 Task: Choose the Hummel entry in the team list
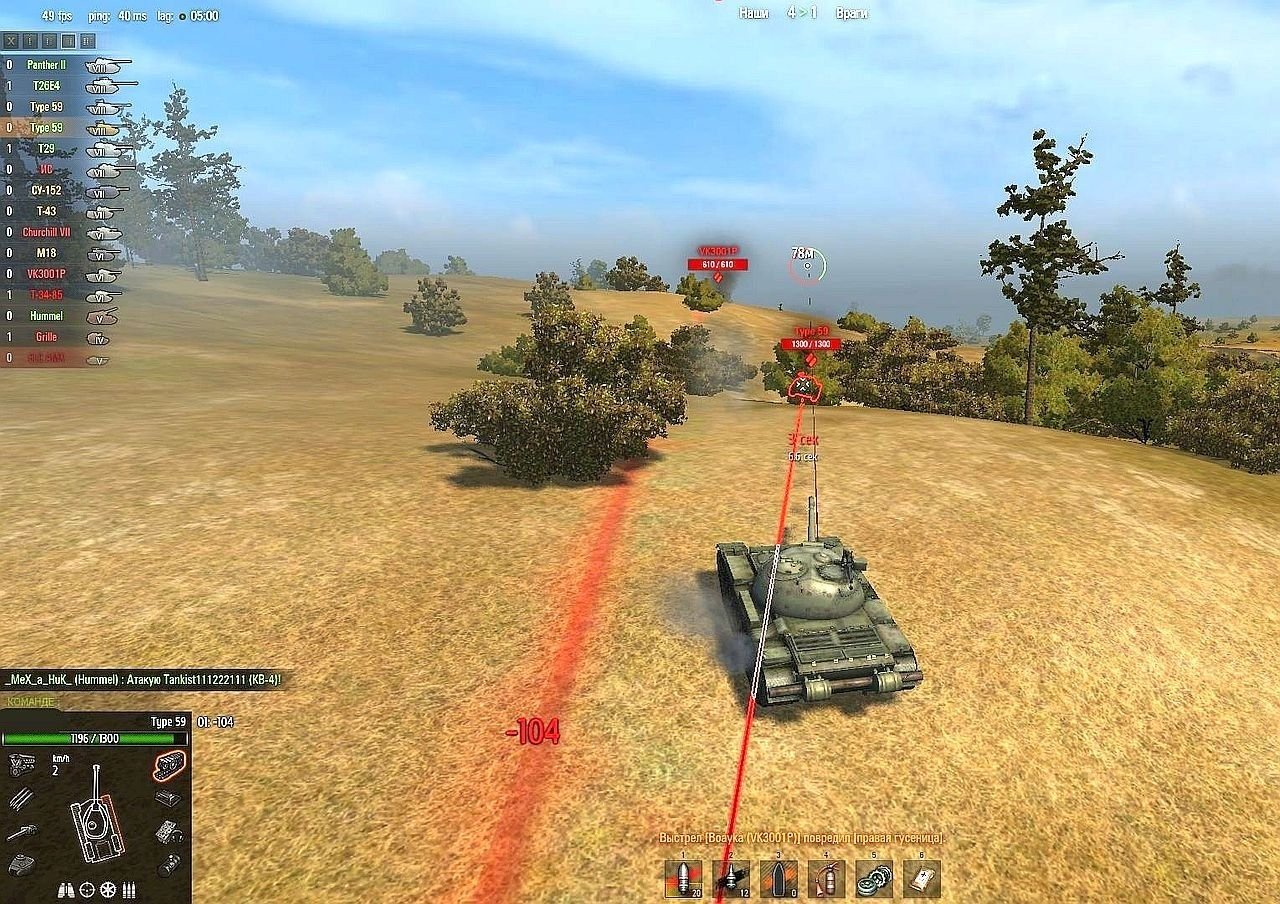pyautogui.click(x=45, y=316)
